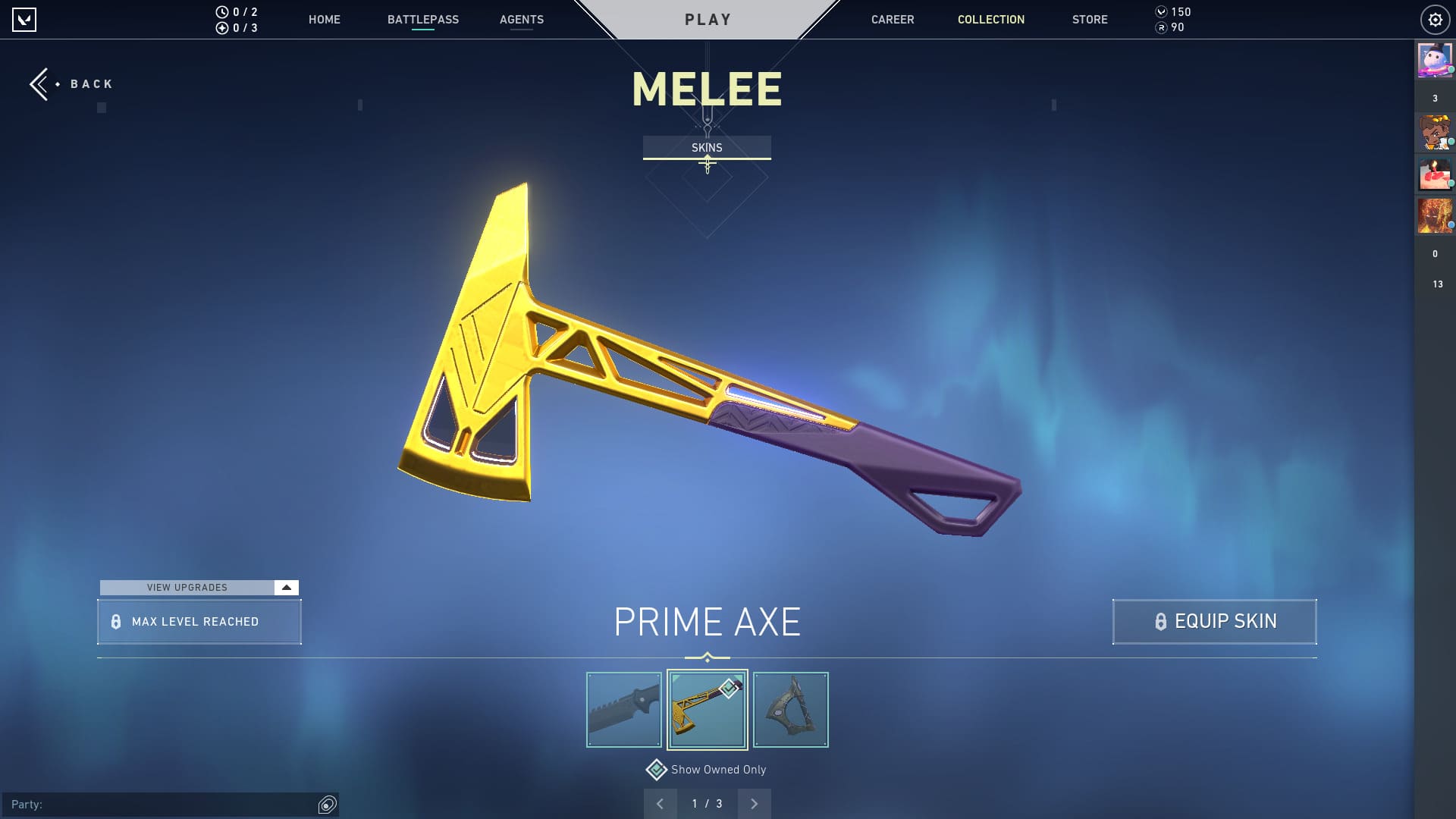Screen dimensions: 1456x819
Task: Click the Max Level Reached button
Action: click(x=199, y=622)
